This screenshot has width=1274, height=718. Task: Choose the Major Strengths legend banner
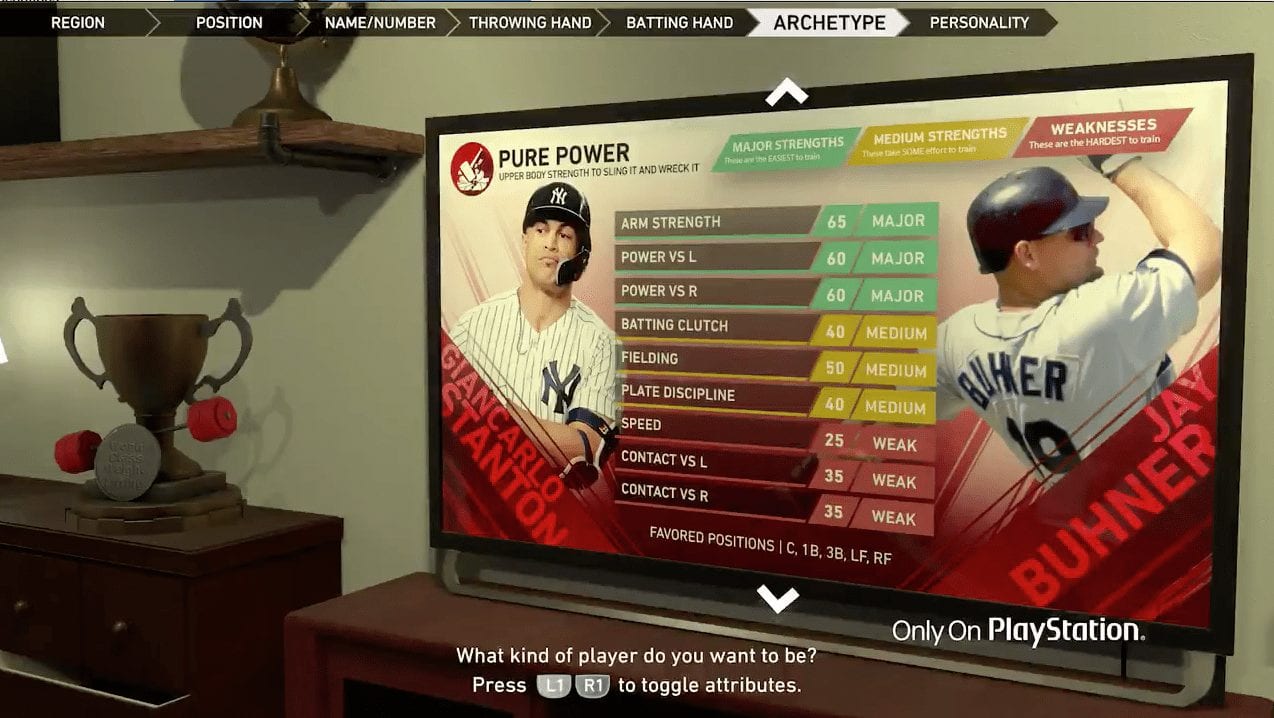coord(787,150)
